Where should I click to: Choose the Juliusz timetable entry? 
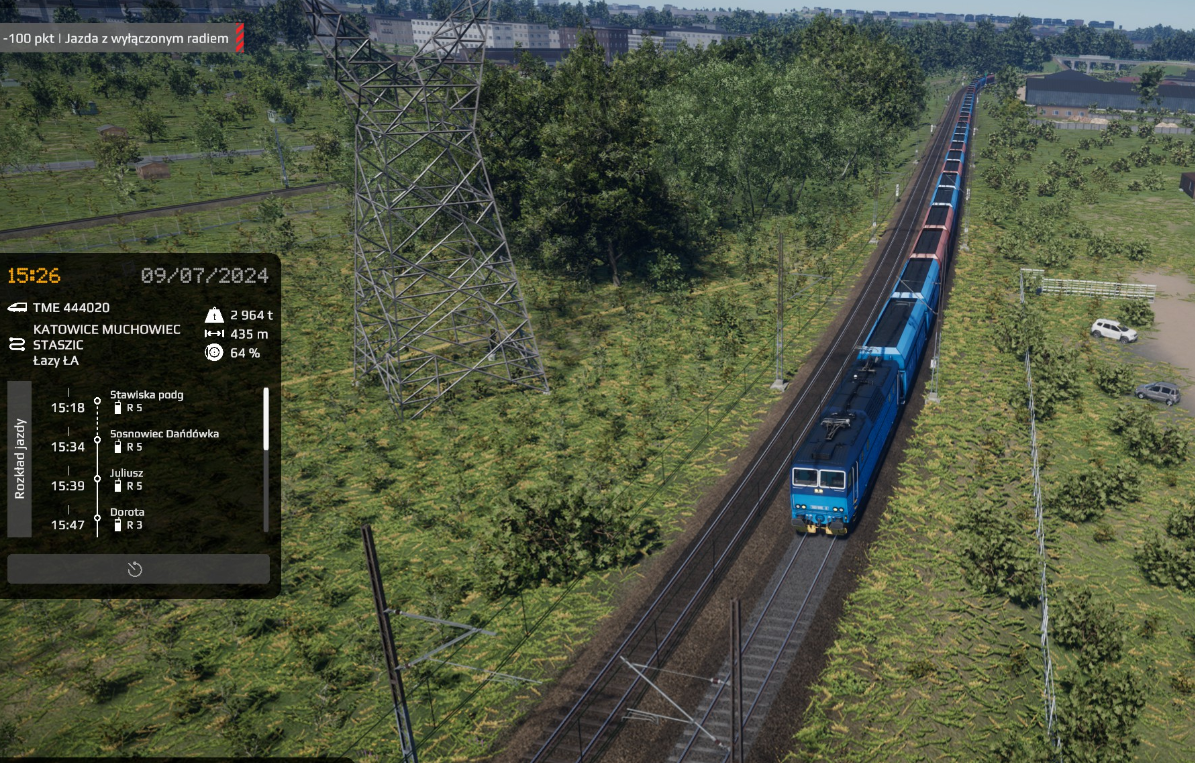(126, 473)
